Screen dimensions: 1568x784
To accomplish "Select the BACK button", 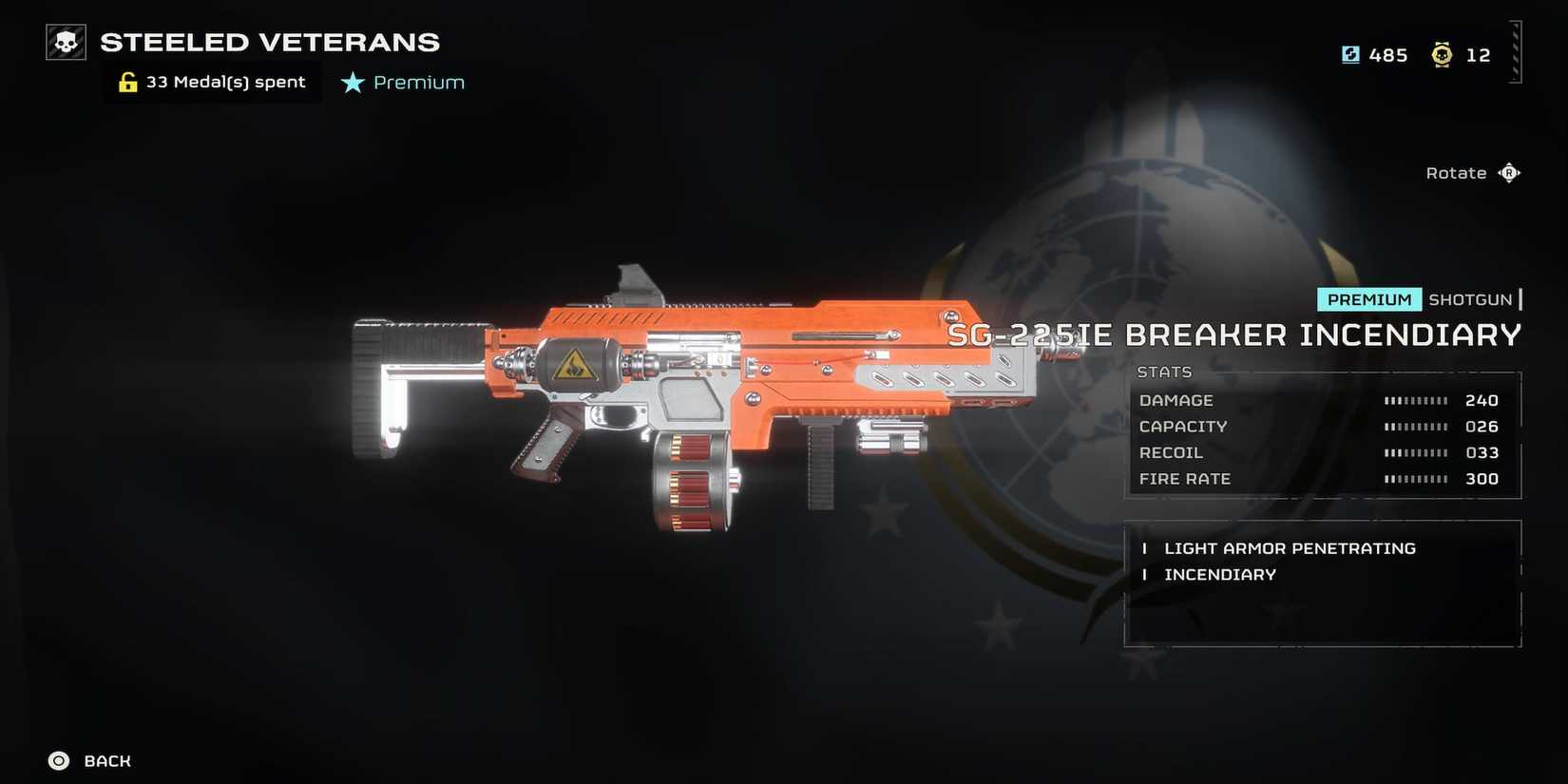I will [x=106, y=760].
